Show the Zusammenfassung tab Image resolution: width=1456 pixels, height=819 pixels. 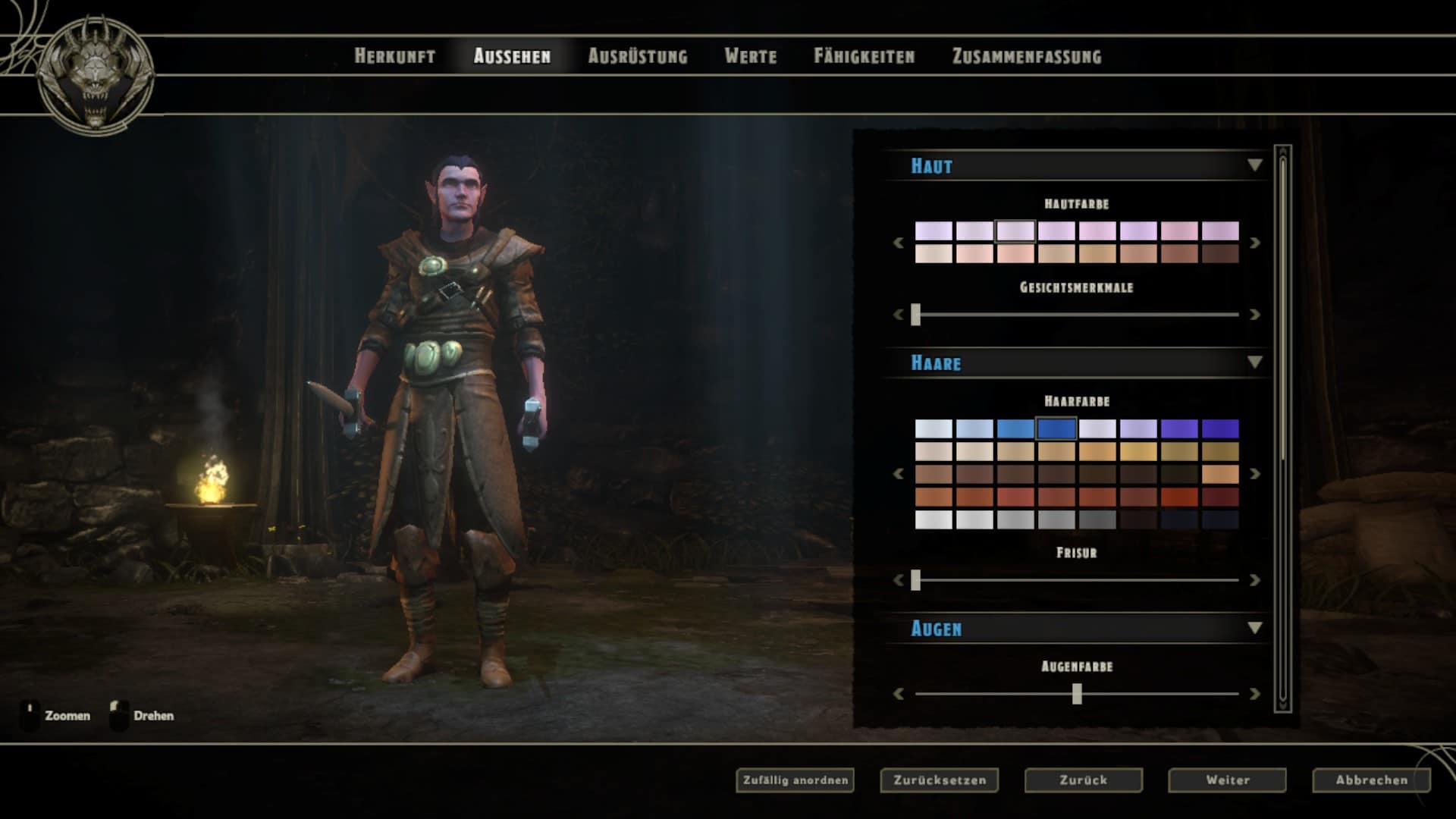tap(1026, 56)
